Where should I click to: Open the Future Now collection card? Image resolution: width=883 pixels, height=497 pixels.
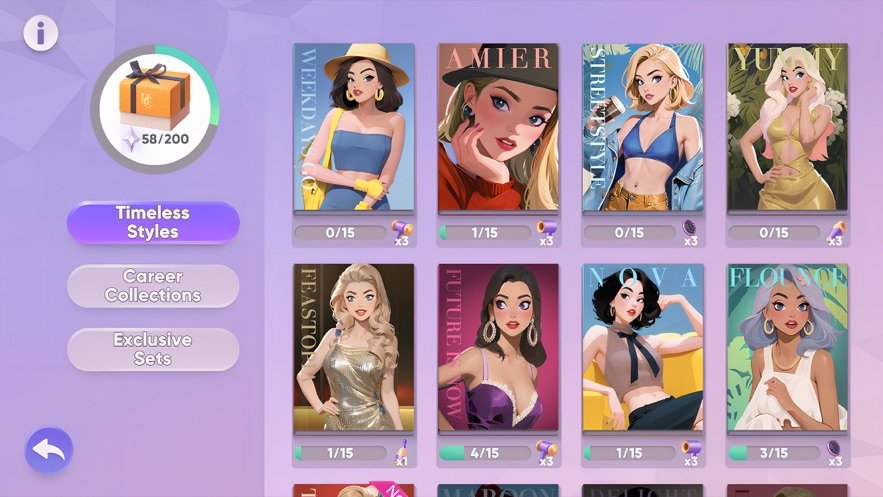pos(498,348)
